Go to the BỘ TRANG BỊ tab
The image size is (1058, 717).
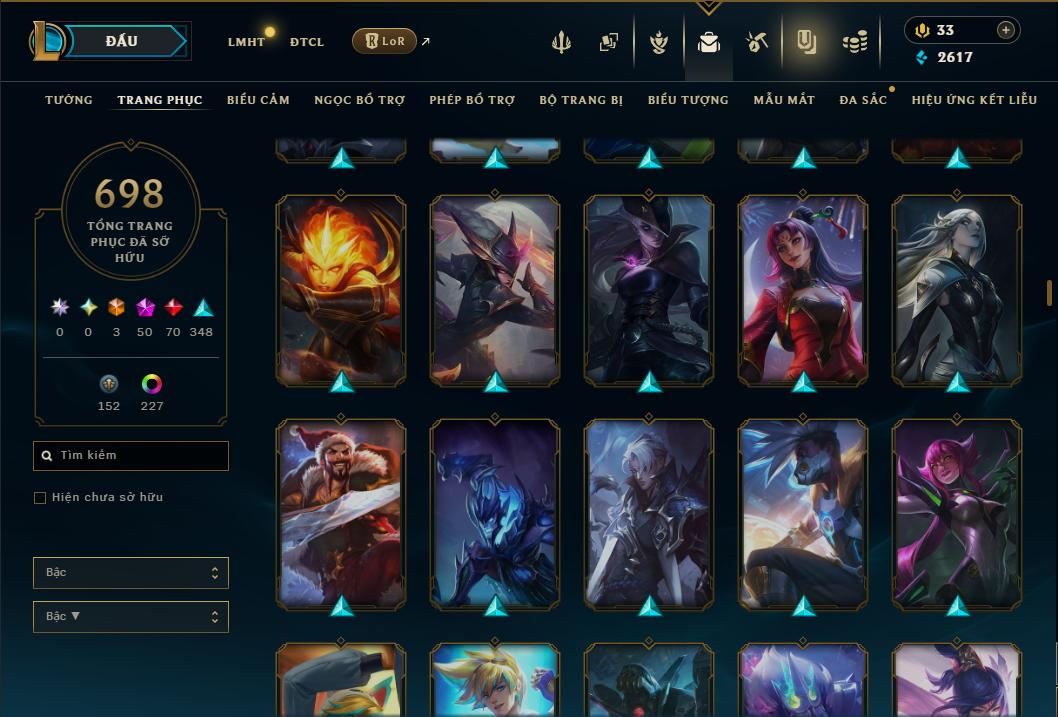[x=581, y=100]
